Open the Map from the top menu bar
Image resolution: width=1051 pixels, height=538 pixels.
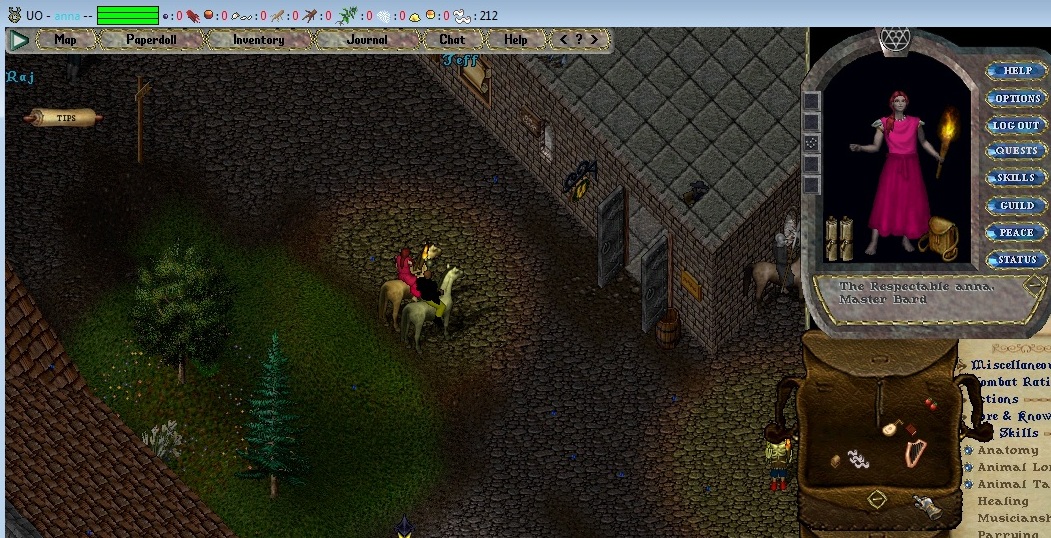[66, 40]
